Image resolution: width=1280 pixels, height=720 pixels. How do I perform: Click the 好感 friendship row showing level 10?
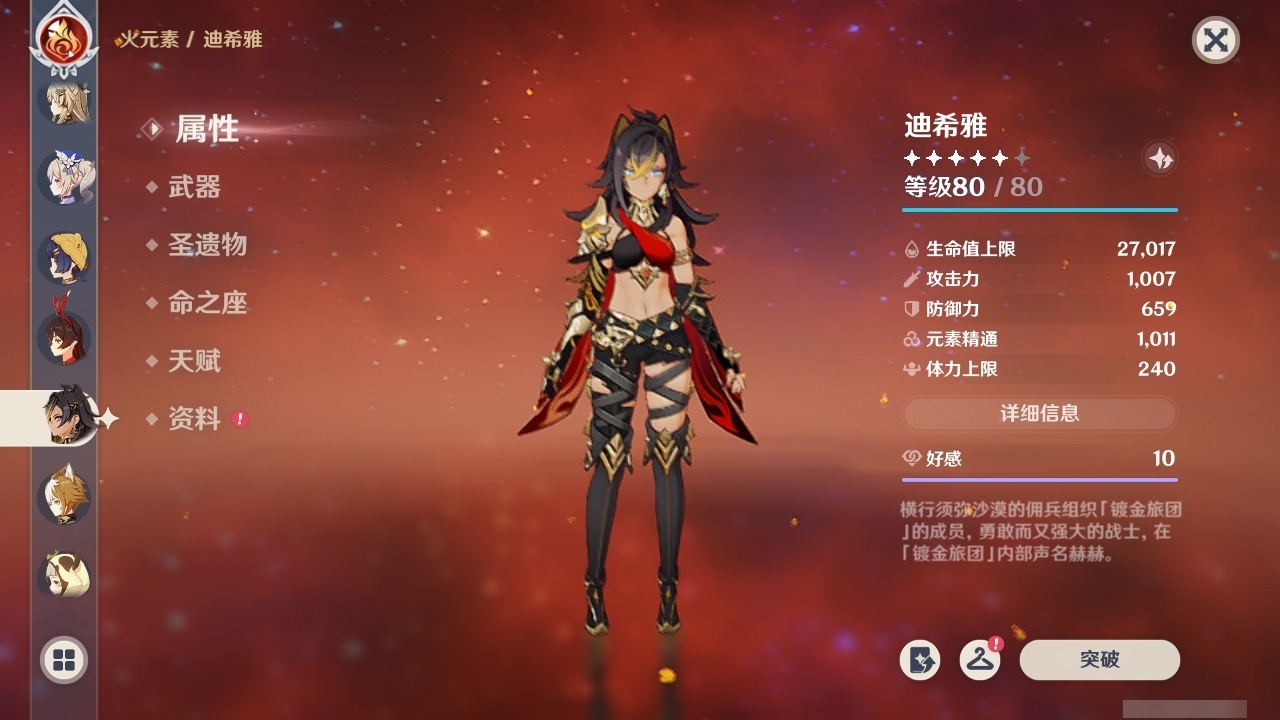(x=1040, y=459)
